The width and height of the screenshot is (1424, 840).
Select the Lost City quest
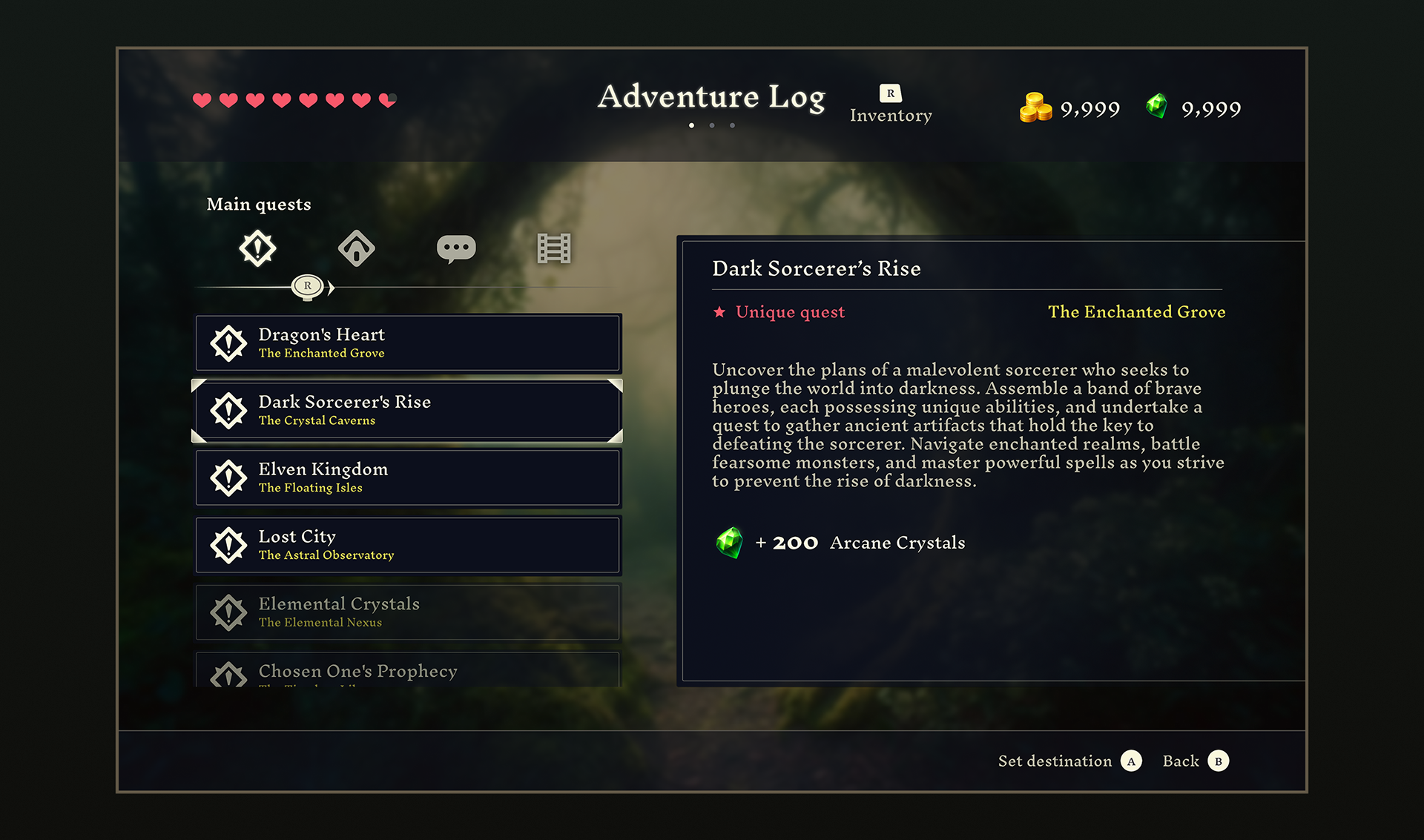(x=408, y=545)
